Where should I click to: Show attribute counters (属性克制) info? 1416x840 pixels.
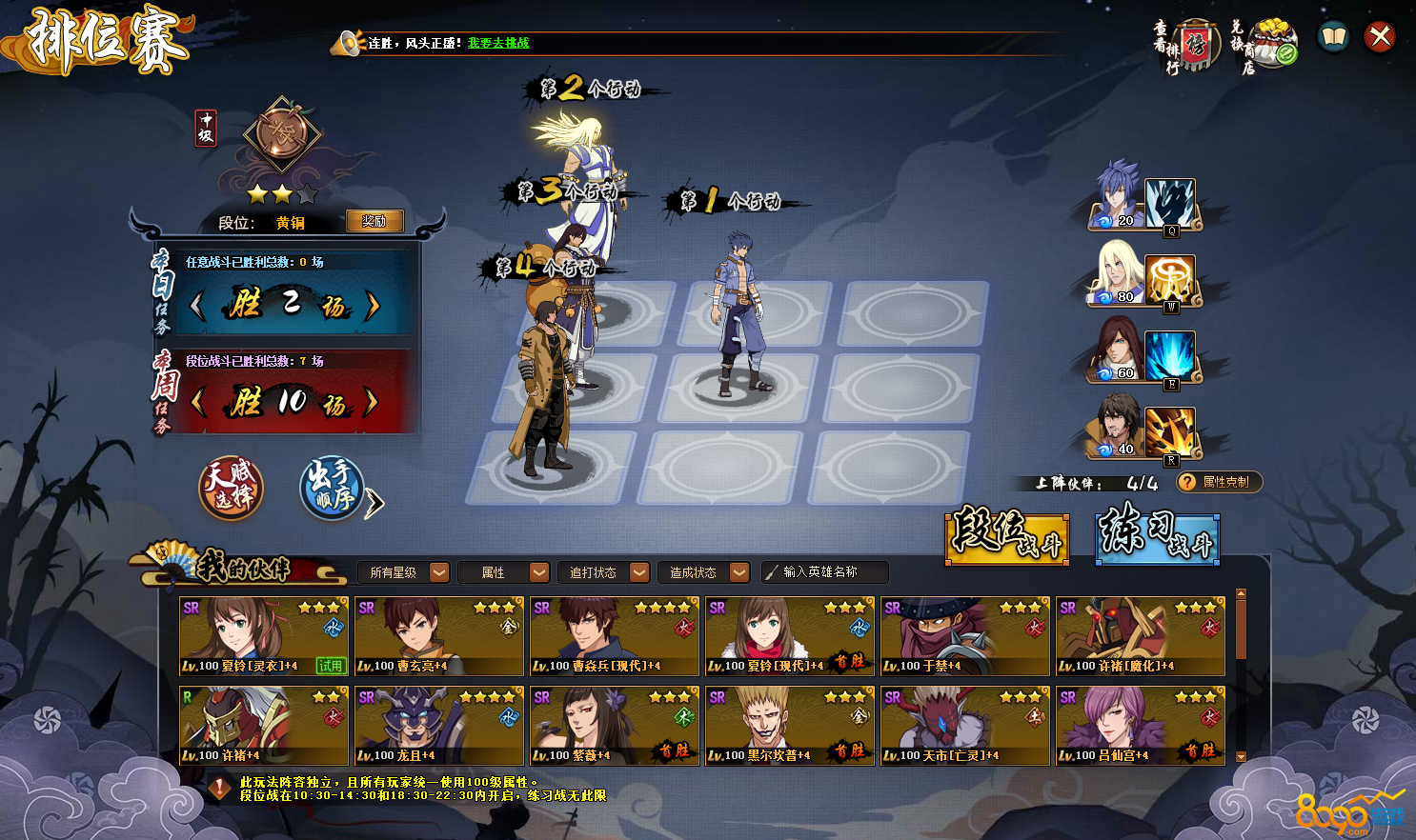click(1220, 482)
